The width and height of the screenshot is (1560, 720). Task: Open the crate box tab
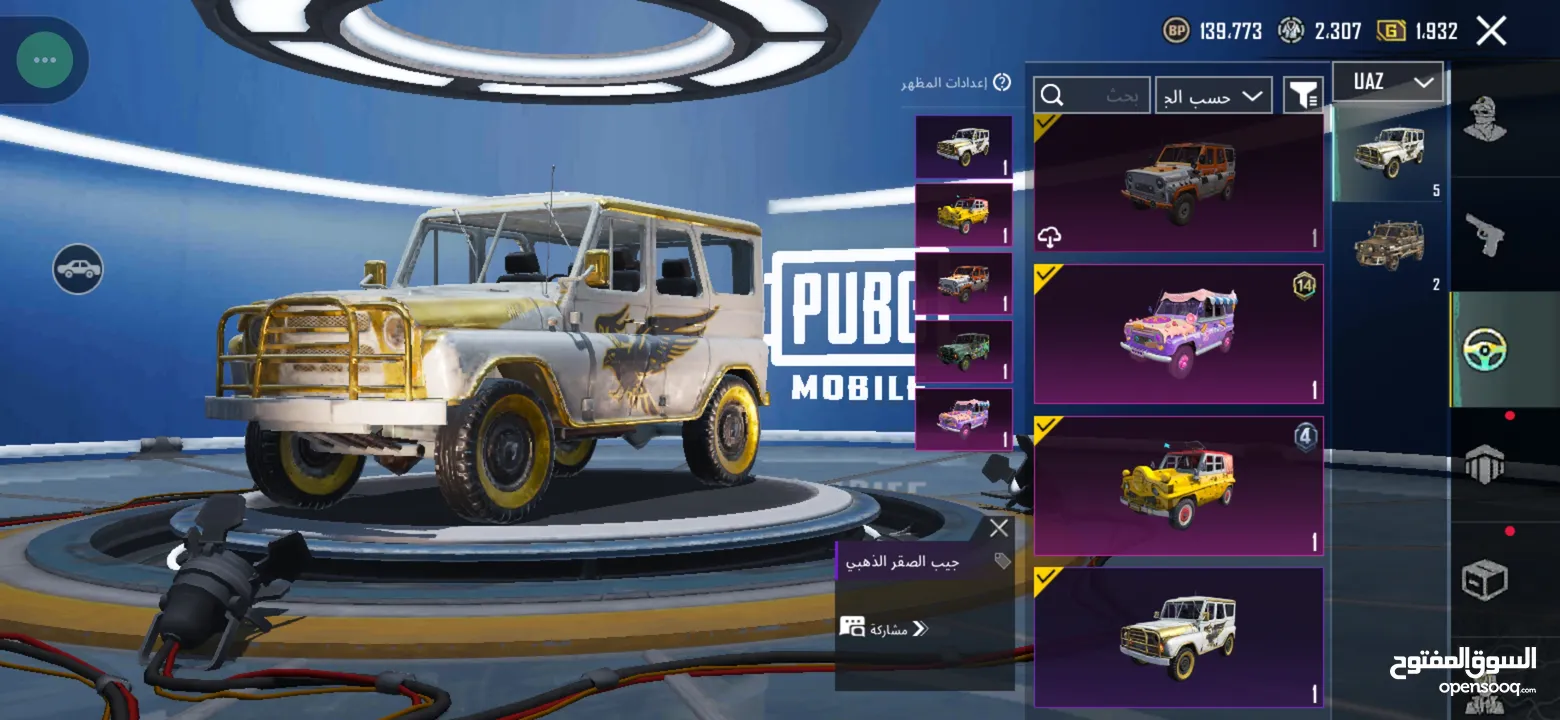click(x=1485, y=578)
